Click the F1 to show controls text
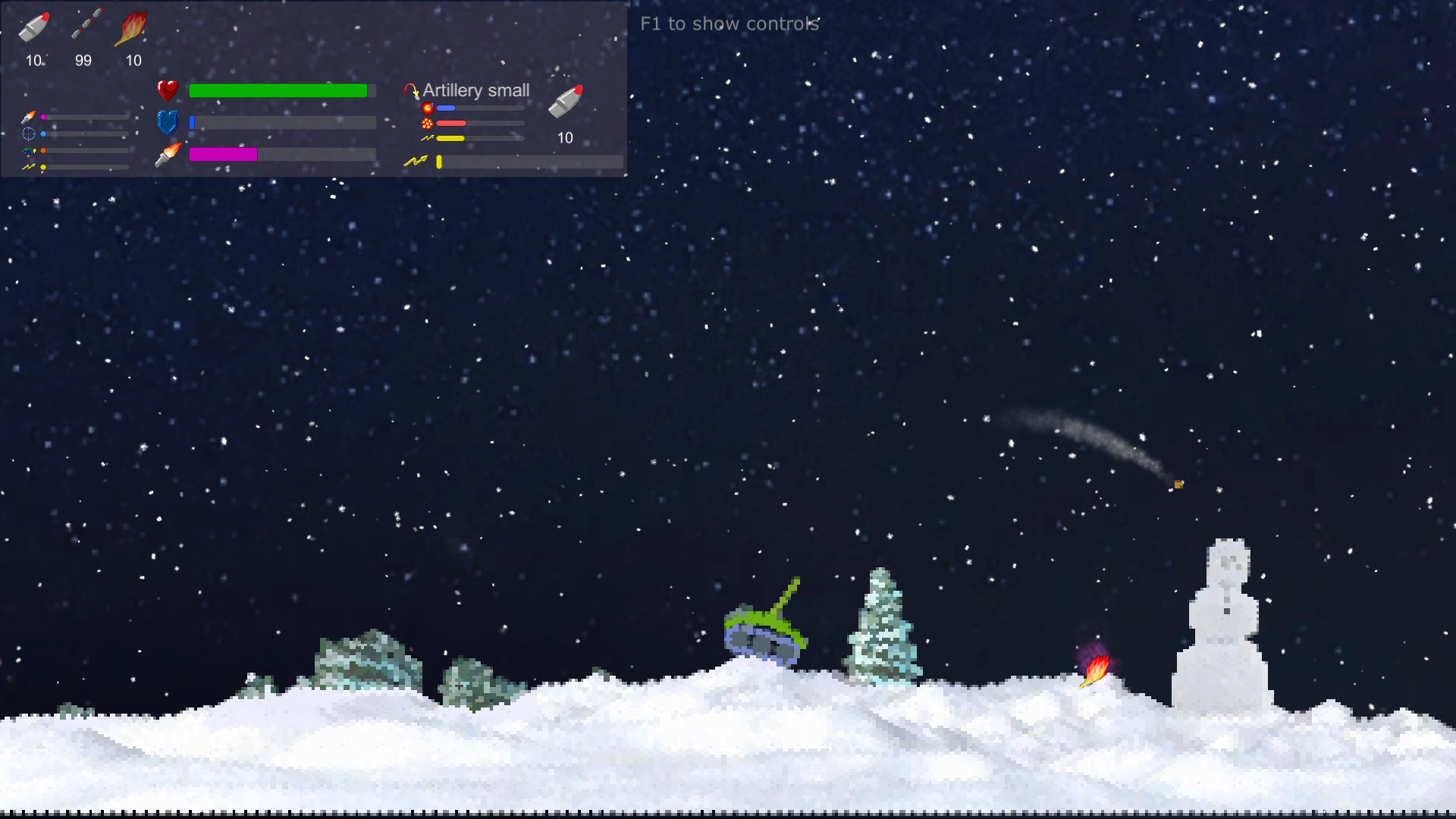This screenshot has height=819, width=1456. 729,24
